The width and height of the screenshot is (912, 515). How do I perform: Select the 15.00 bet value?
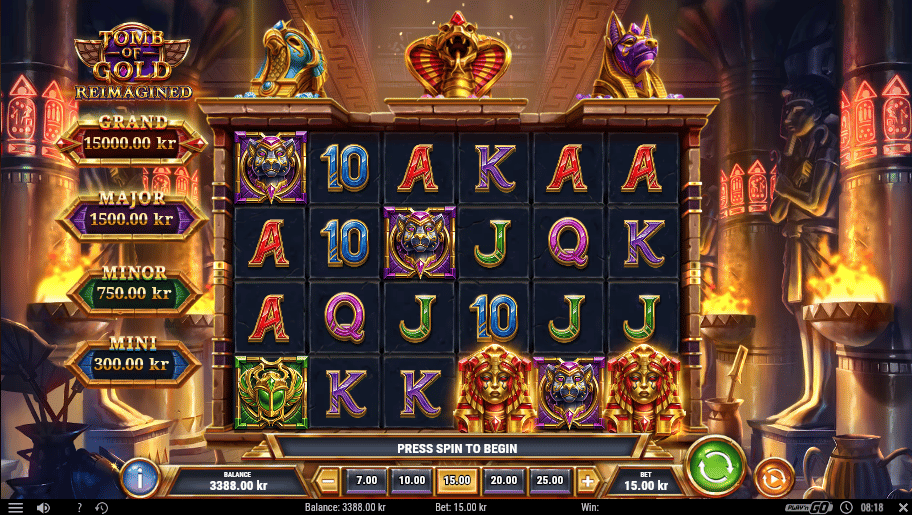pos(457,481)
